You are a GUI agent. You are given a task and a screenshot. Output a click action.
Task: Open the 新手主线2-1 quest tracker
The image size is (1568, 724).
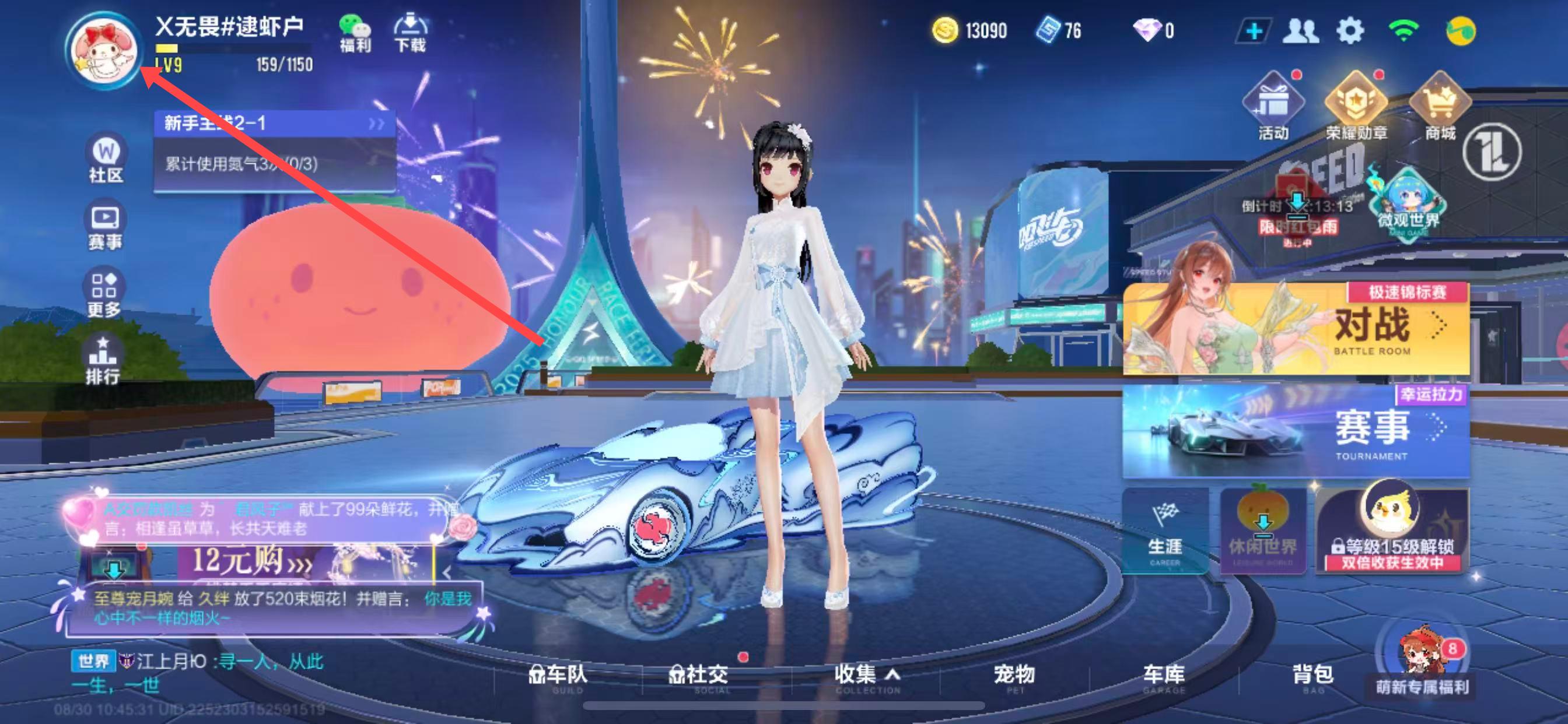pyautogui.click(x=274, y=124)
